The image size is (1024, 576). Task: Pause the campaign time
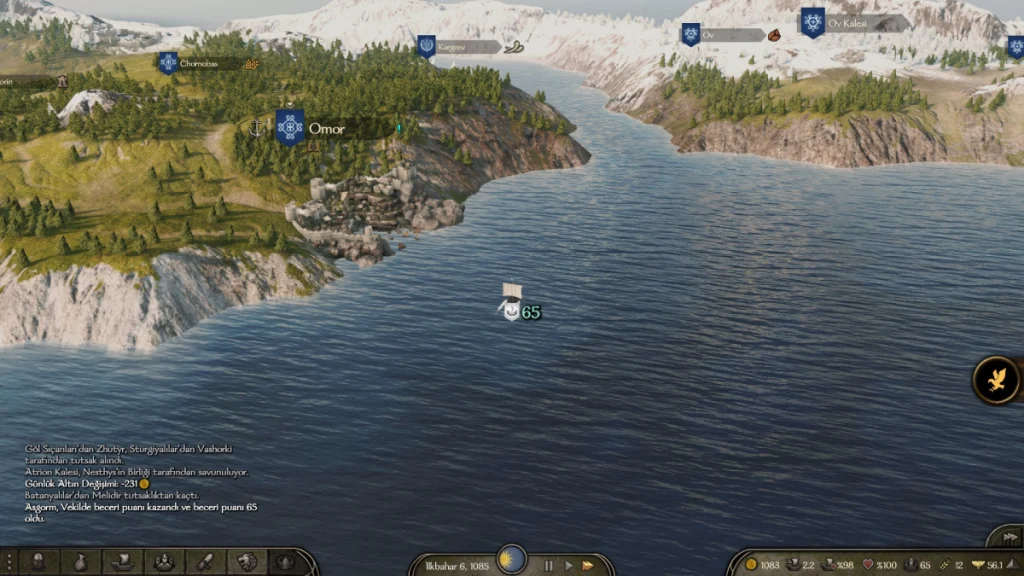coord(548,565)
